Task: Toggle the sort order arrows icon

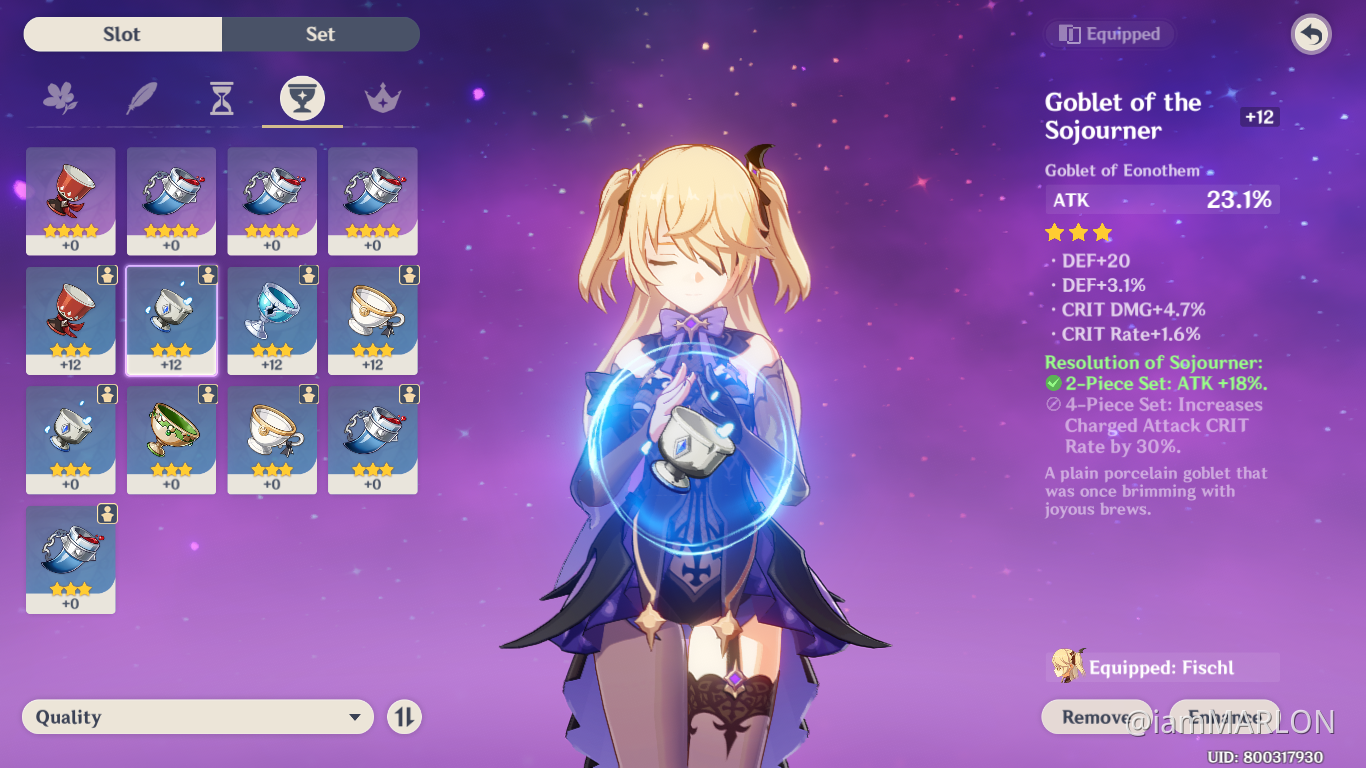Action: pyautogui.click(x=404, y=716)
